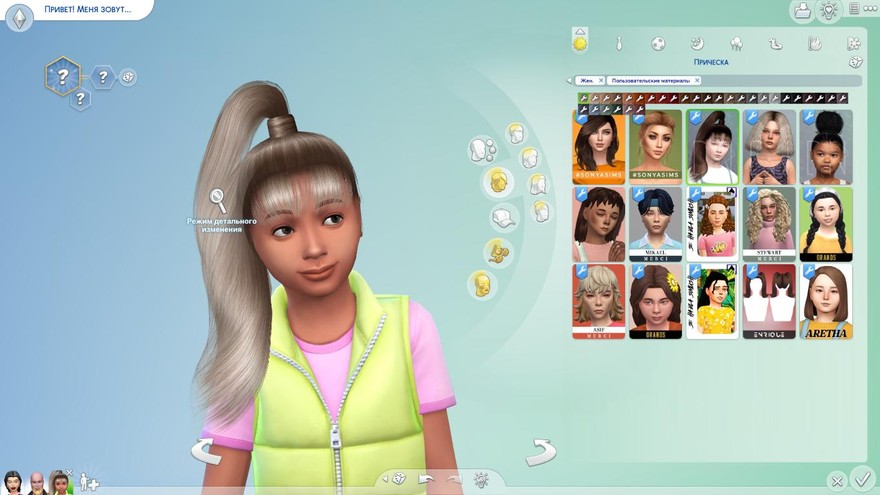Cancel with the X button beside checkmark
The height and width of the screenshot is (495, 880).
(x=837, y=481)
